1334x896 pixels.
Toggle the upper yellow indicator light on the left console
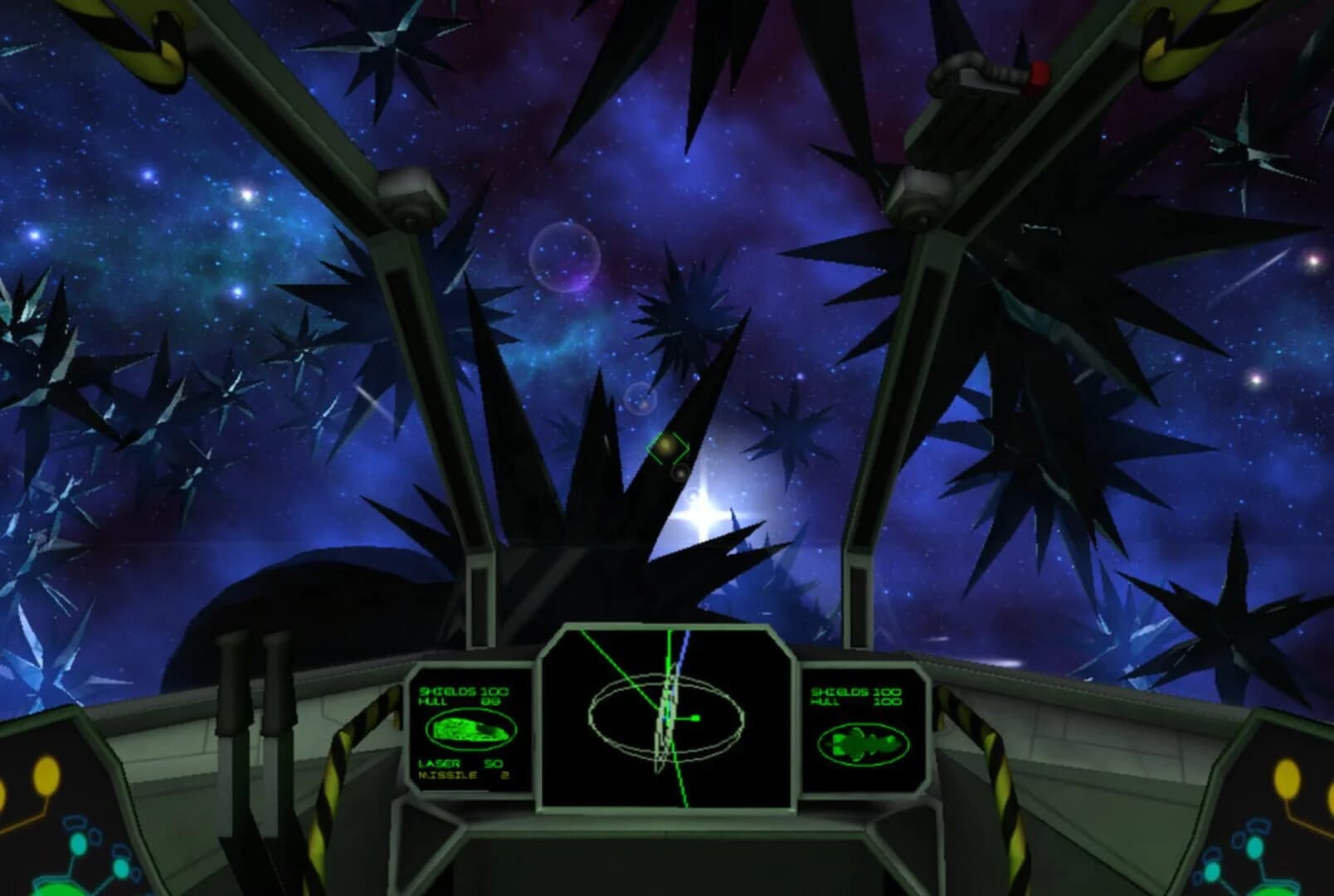[x=46, y=776]
